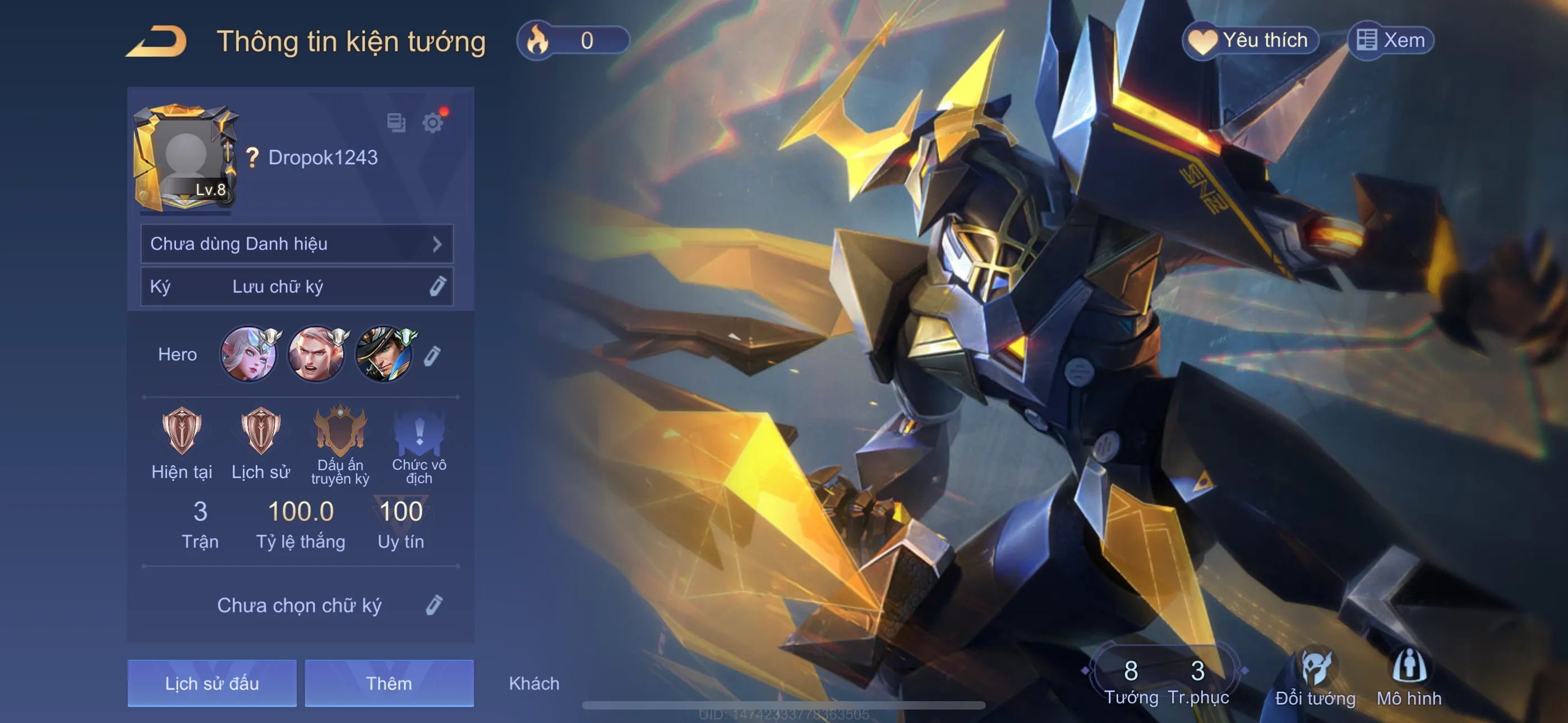Click the pencil beside Chưa chọn chữ ký
The width and height of the screenshot is (1568, 723).
(435, 605)
